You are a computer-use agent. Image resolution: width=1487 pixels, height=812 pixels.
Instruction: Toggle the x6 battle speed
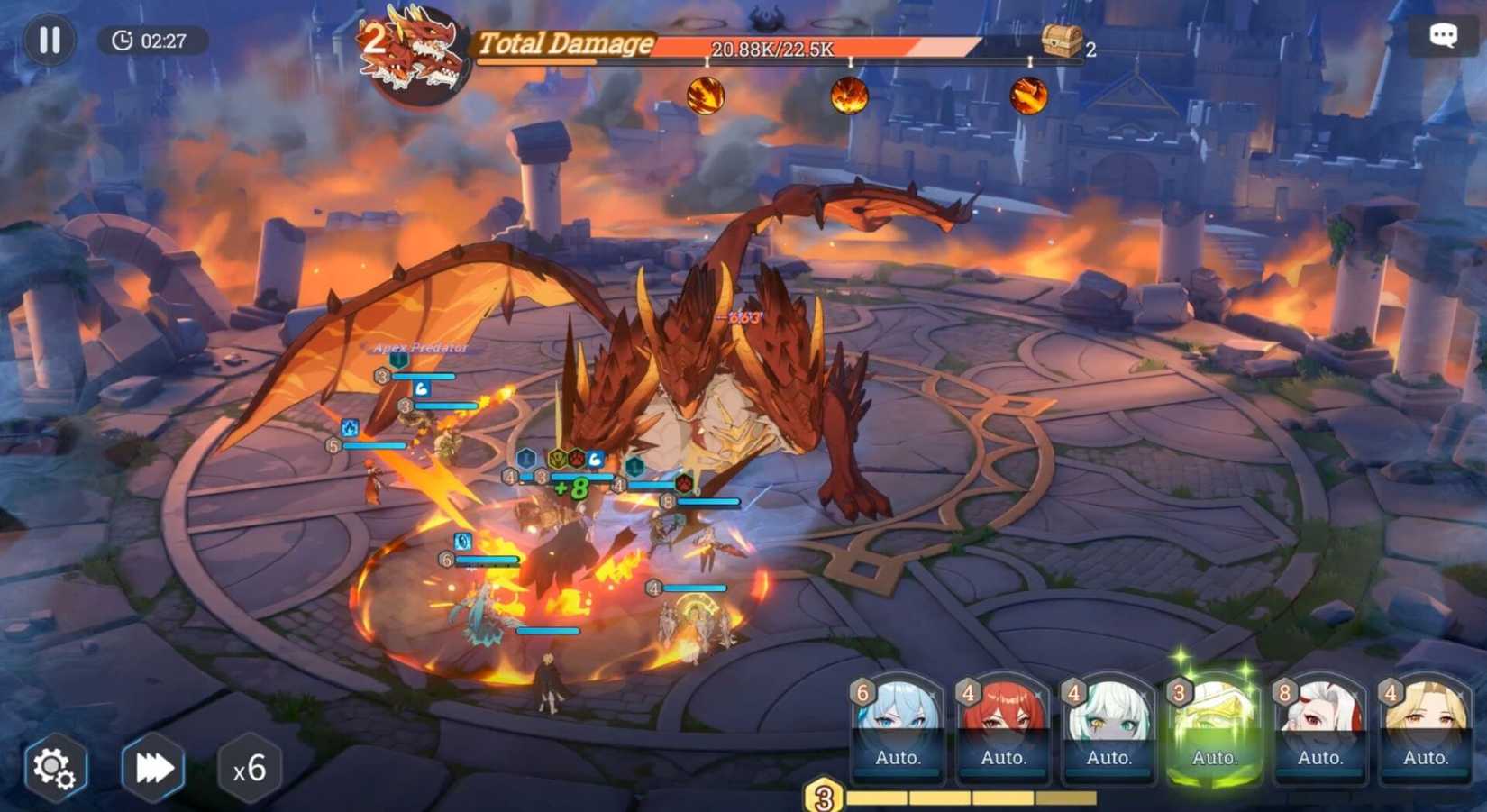click(x=250, y=768)
